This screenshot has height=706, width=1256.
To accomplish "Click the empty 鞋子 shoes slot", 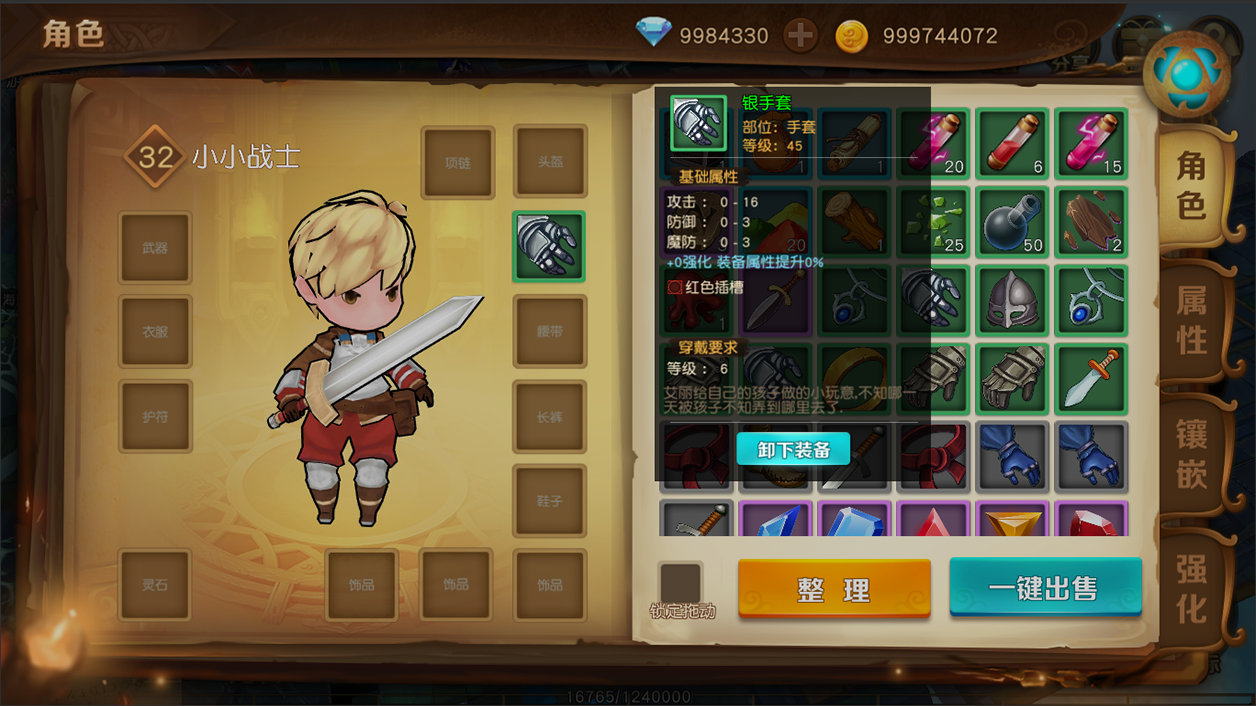I will point(549,500).
